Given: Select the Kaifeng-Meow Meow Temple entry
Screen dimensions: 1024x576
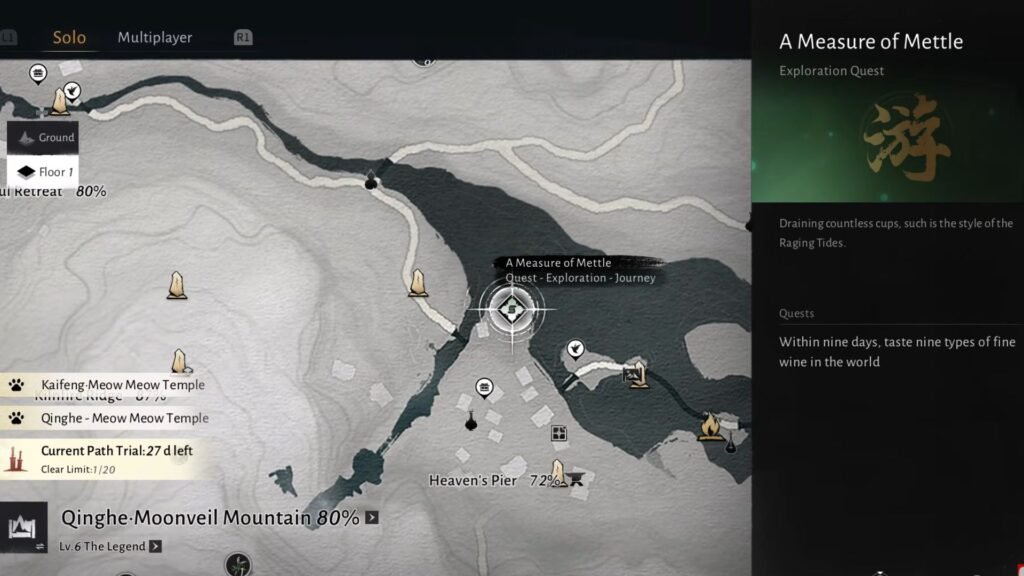Looking at the screenshot, I should 112,385.
